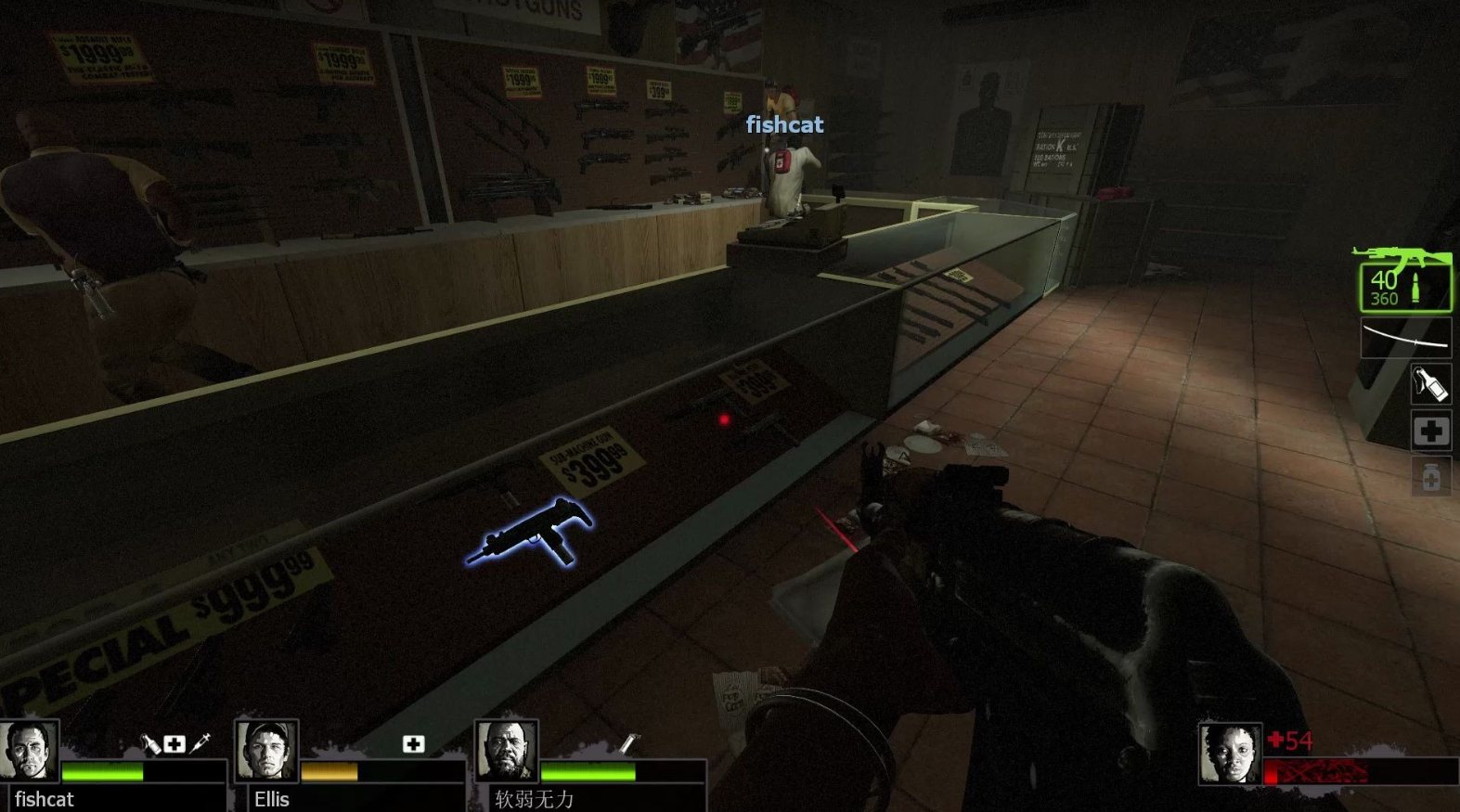Image resolution: width=1460 pixels, height=812 pixels.
Task: Select the first aid kit slot
Action: tap(1430, 431)
